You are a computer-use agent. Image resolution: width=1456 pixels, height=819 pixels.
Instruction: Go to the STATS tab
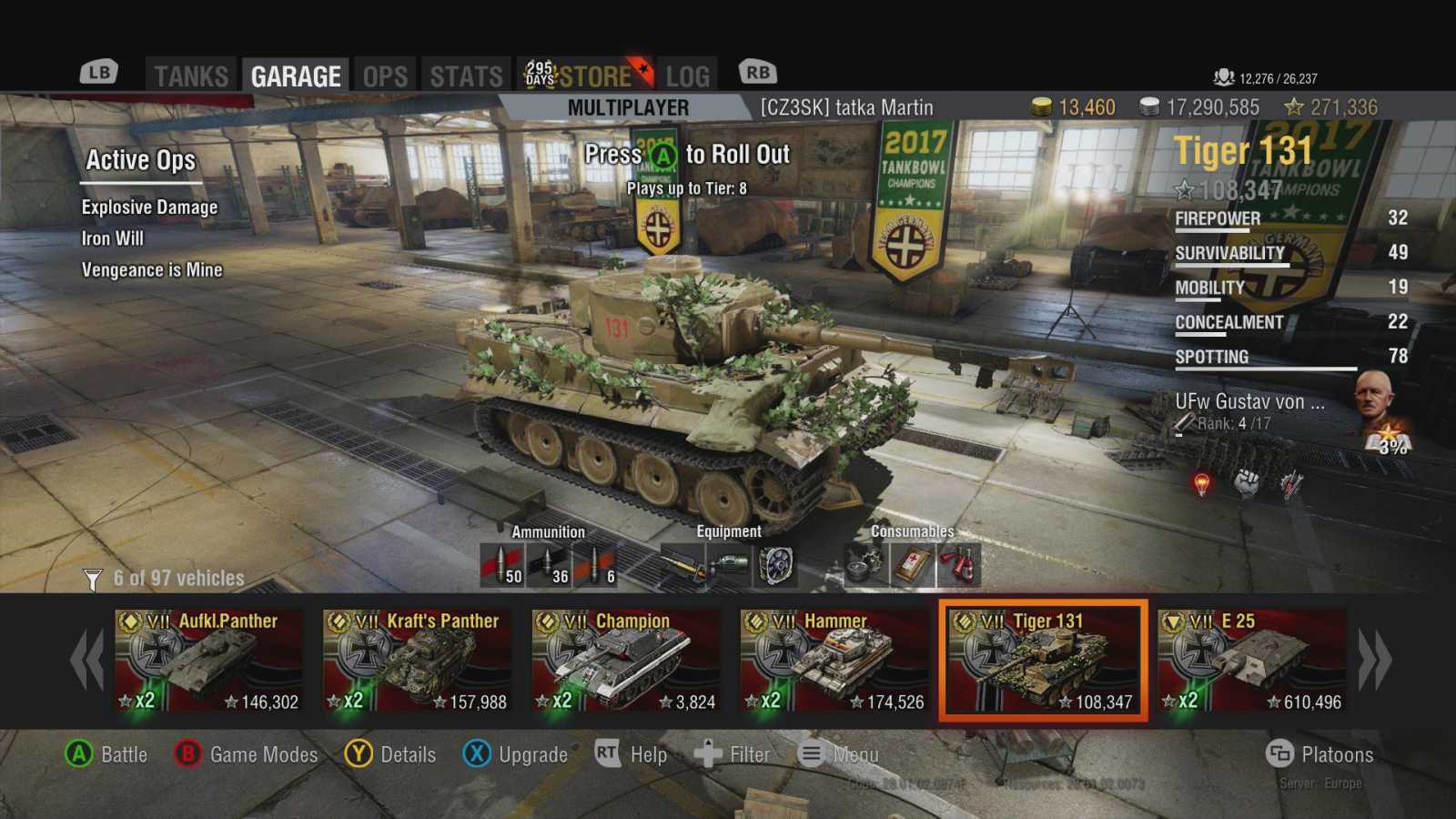pyautogui.click(x=466, y=76)
